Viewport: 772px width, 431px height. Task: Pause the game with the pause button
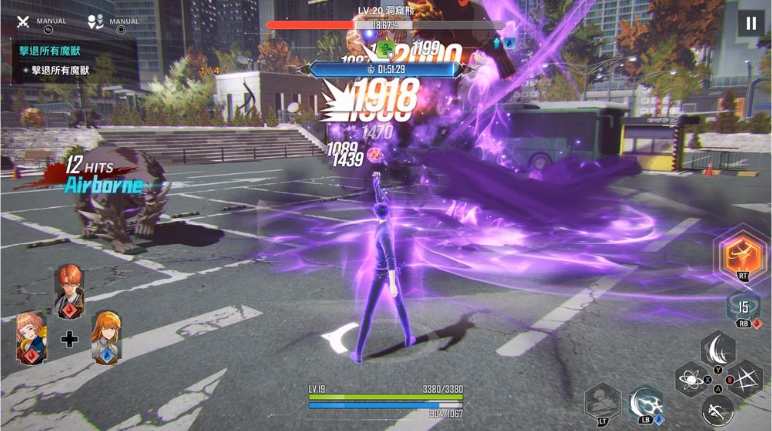click(749, 23)
